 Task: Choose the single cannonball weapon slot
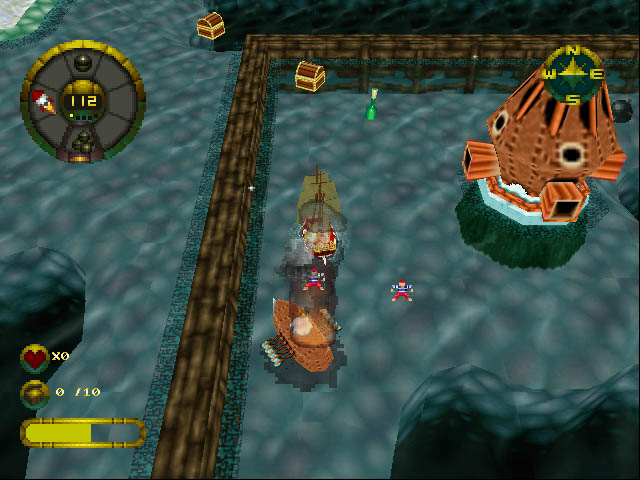[x=83, y=63]
